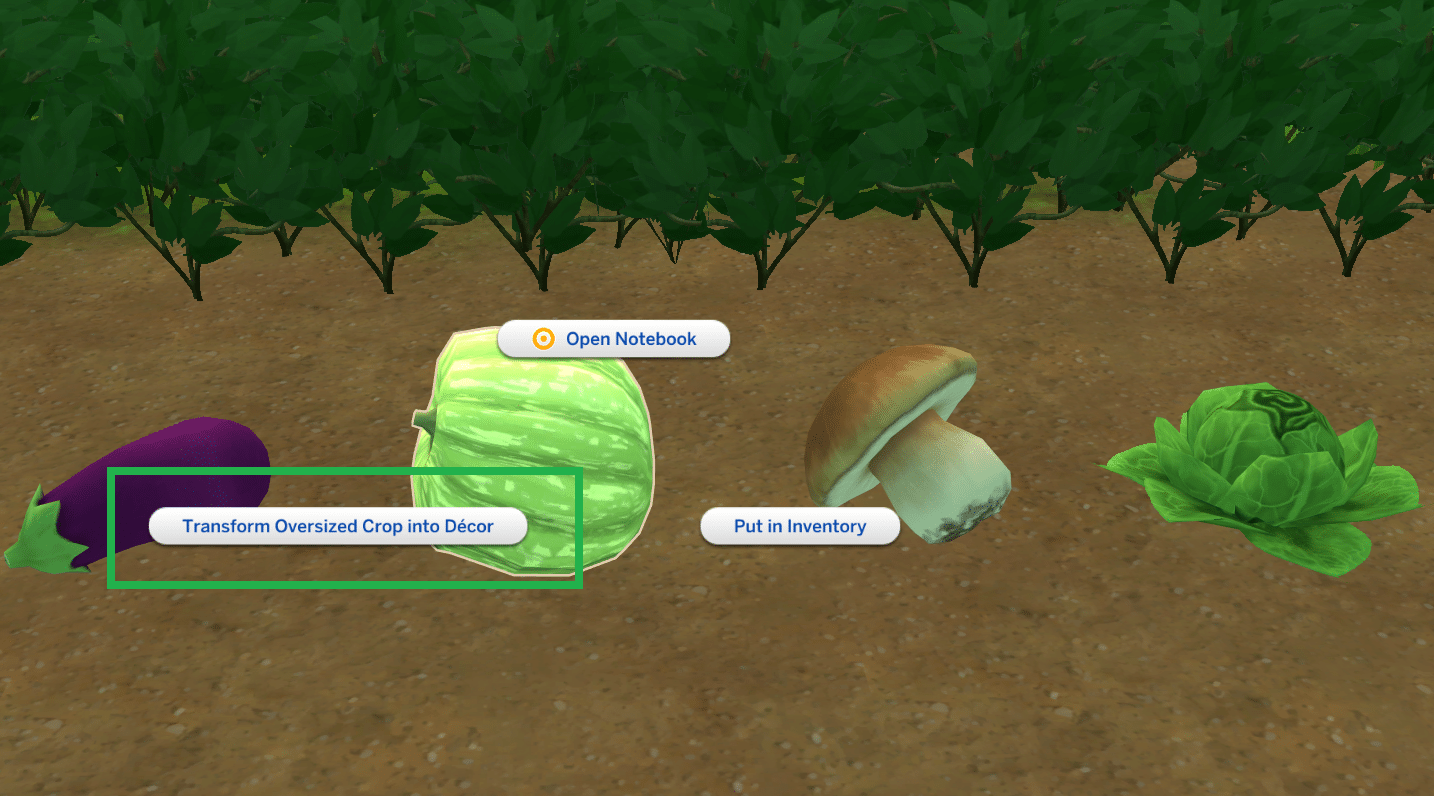Transform Oversized Crop into Décor

click(x=340, y=525)
